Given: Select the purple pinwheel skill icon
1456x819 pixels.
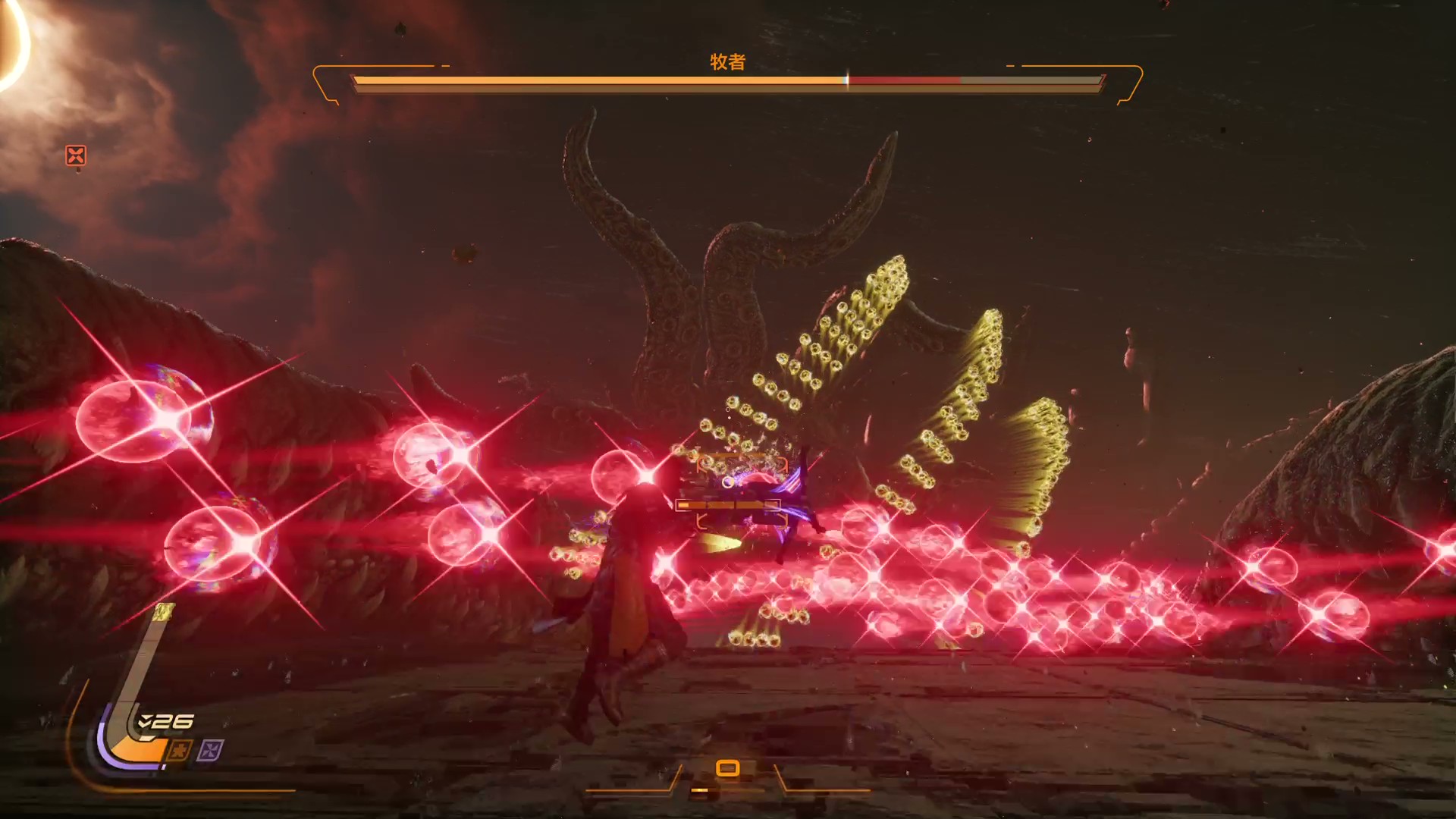Looking at the screenshot, I should click(210, 751).
